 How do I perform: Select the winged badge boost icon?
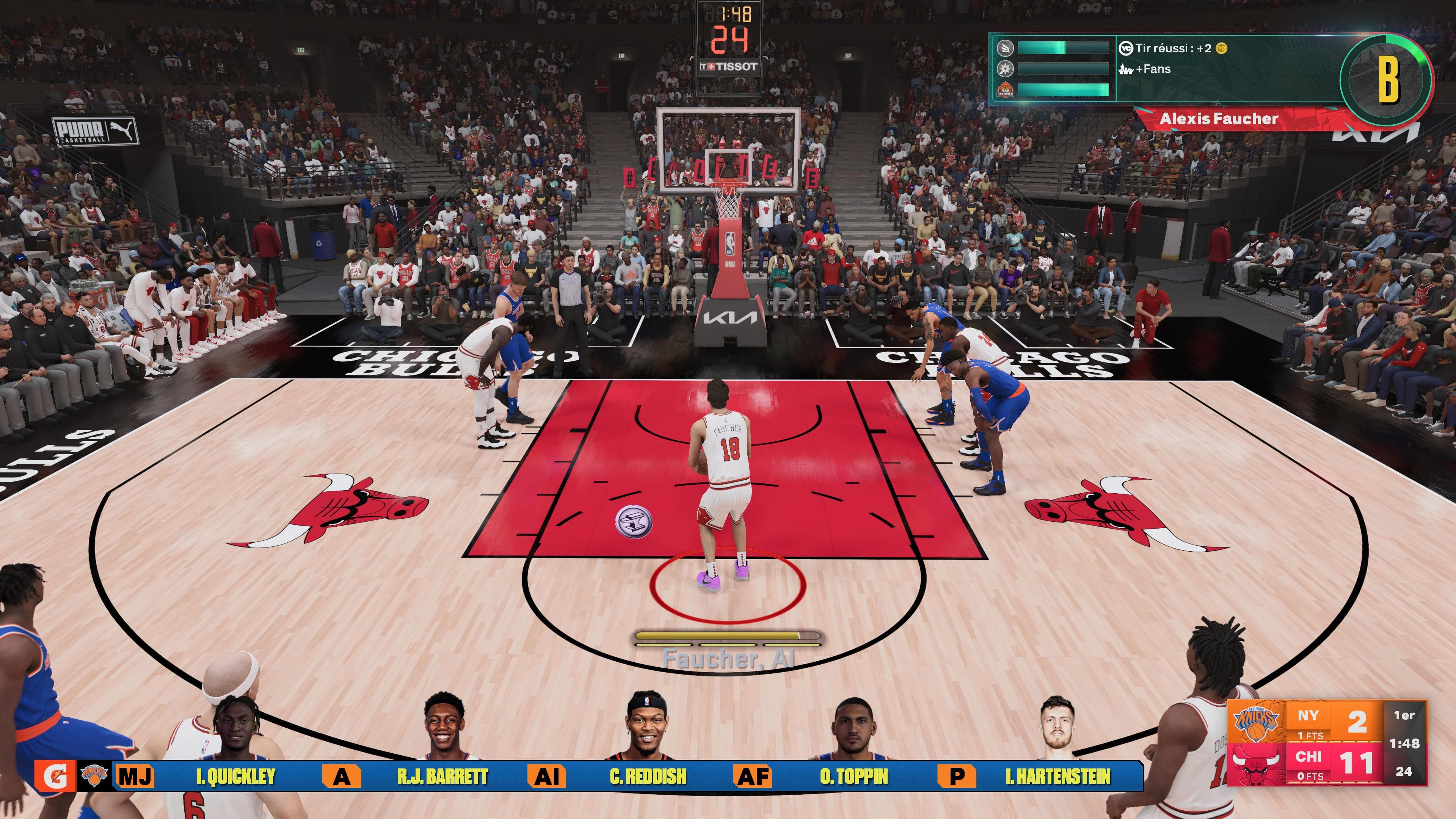point(1006,49)
